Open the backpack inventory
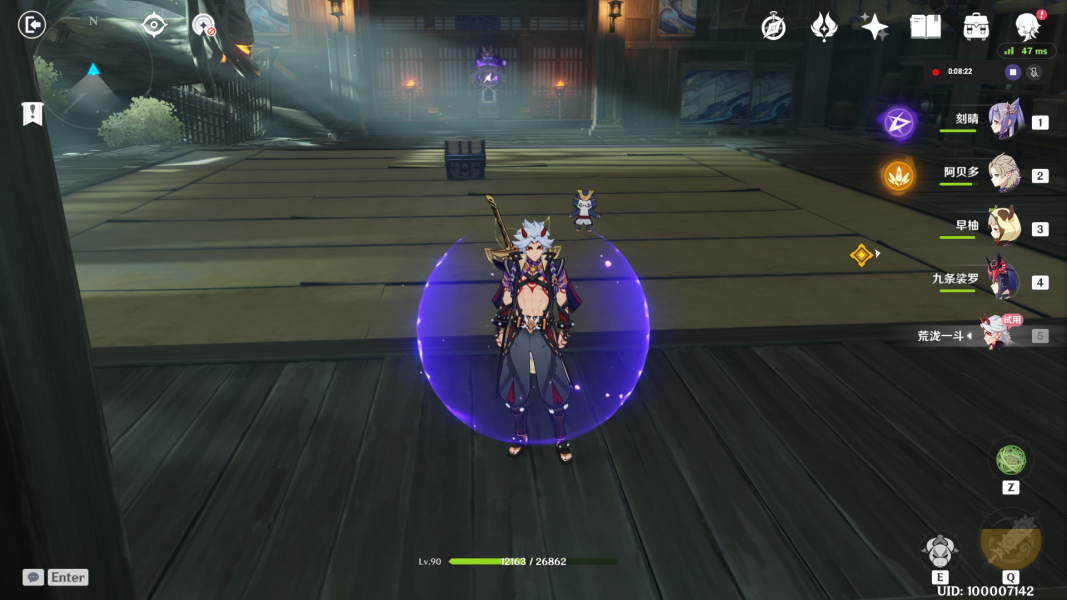The width and height of the screenshot is (1067, 600). point(976,27)
